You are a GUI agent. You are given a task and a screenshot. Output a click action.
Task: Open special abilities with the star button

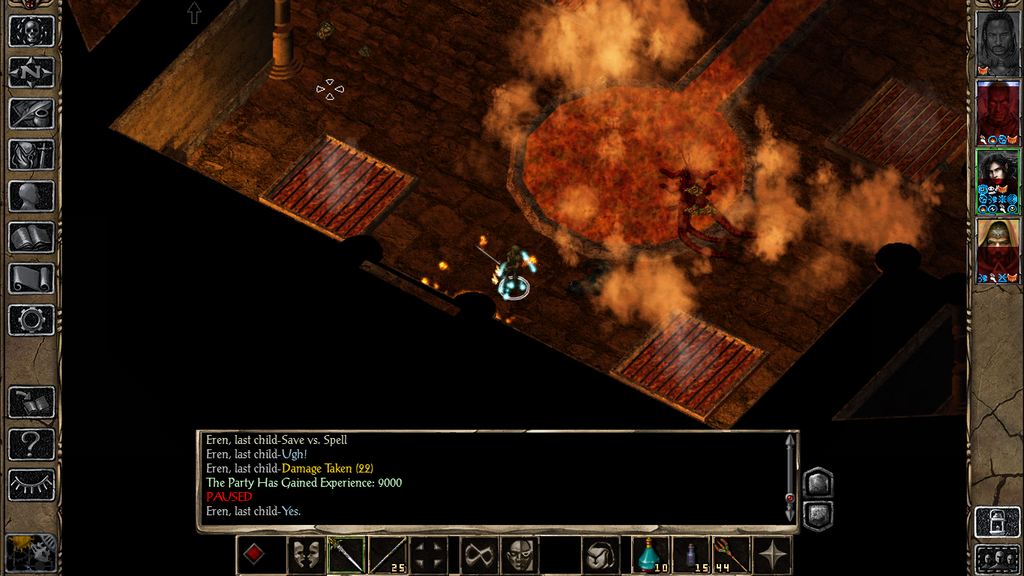tap(773, 555)
